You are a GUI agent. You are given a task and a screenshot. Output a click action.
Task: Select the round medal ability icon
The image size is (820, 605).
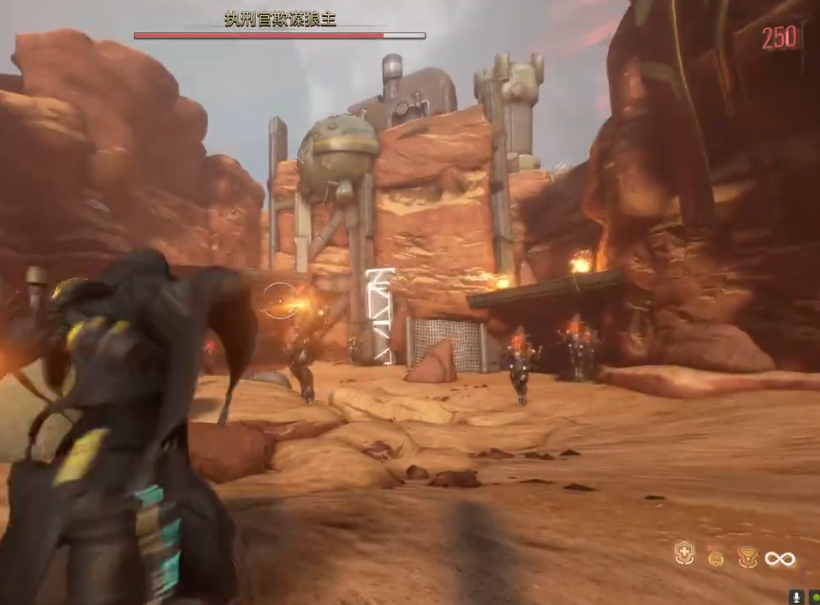[x=716, y=558]
